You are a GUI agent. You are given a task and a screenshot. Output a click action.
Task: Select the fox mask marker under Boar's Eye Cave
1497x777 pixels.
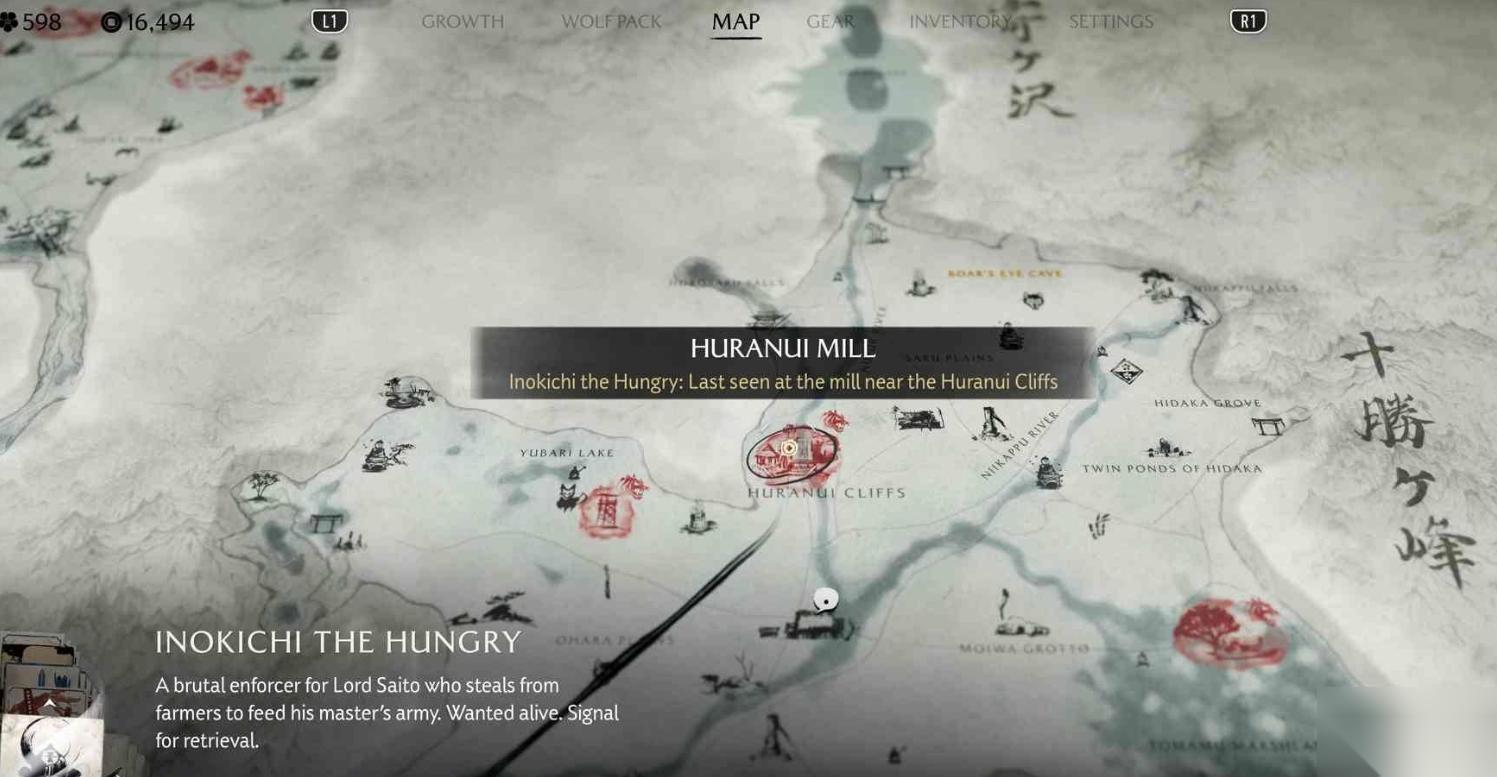(1034, 299)
